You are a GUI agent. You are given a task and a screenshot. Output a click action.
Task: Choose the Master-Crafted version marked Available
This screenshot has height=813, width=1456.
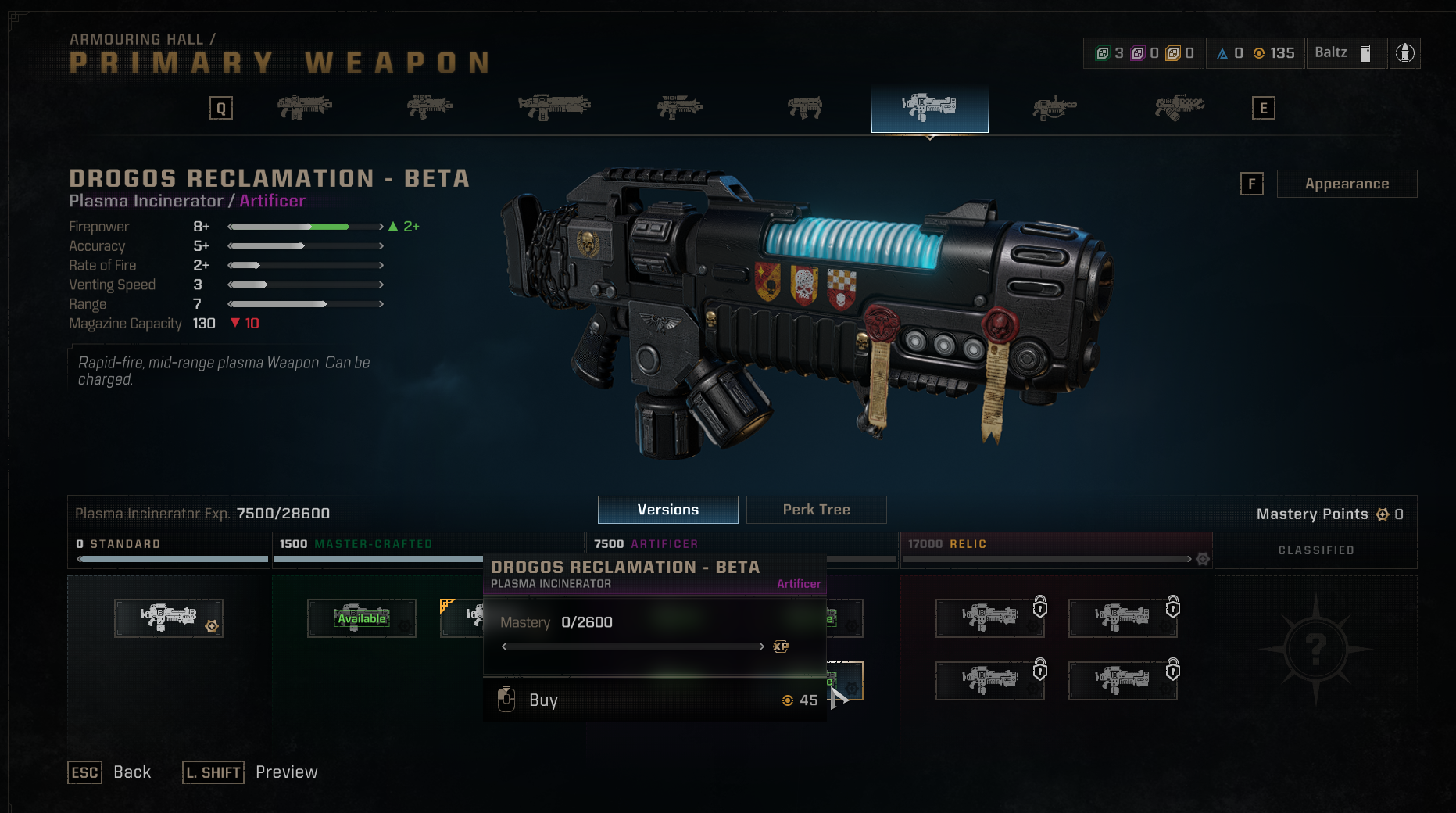(x=361, y=618)
